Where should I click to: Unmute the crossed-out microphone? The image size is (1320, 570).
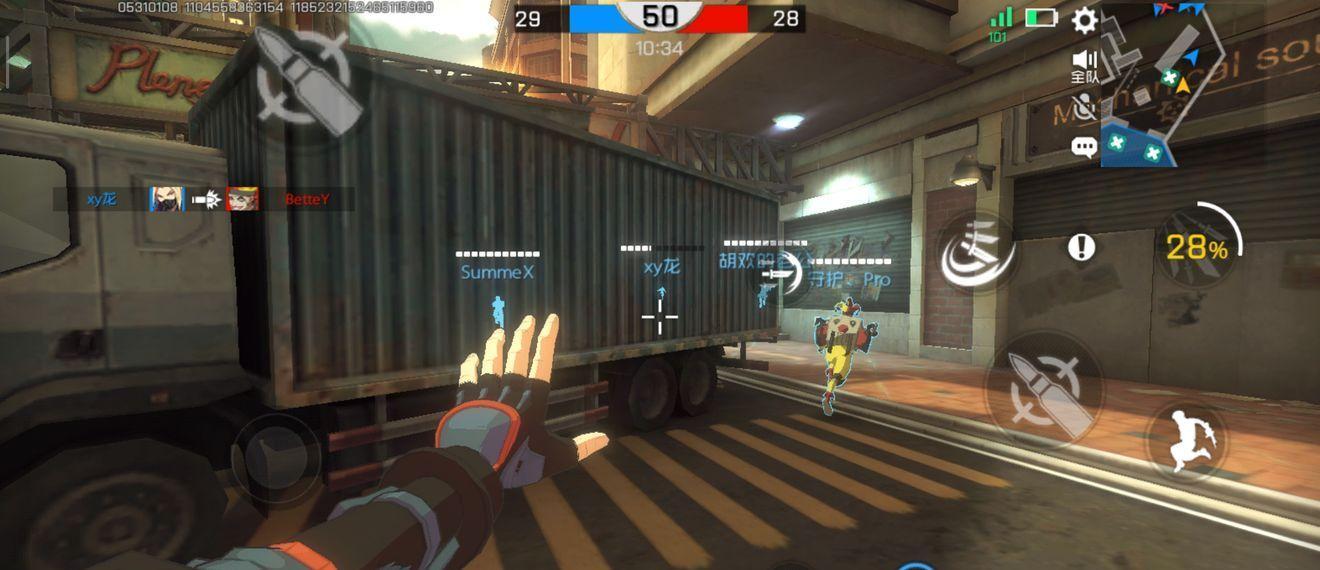pos(1084,106)
